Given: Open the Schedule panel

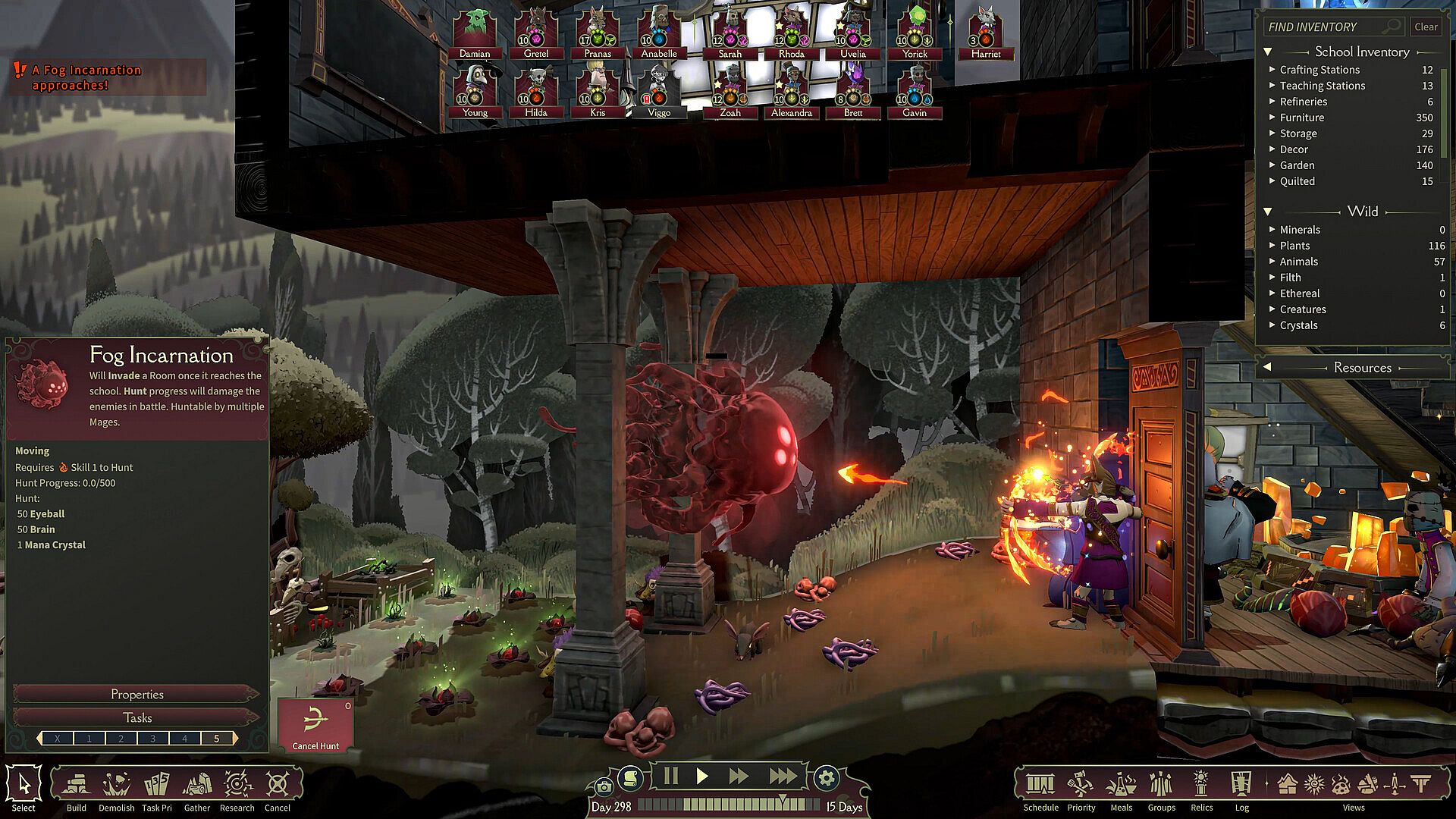Looking at the screenshot, I should (x=1040, y=787).
